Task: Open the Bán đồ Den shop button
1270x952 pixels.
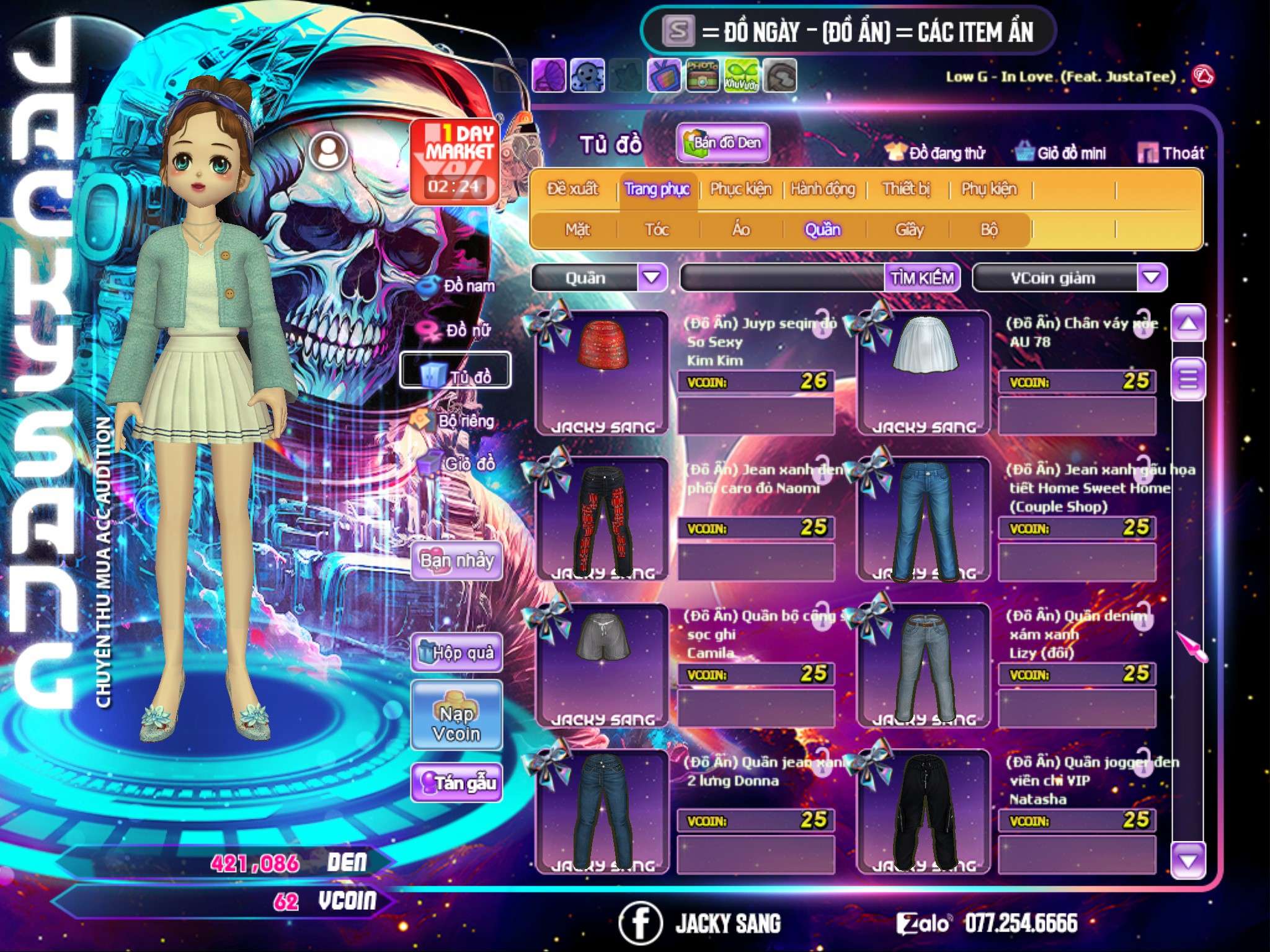Action: point(722,143)
